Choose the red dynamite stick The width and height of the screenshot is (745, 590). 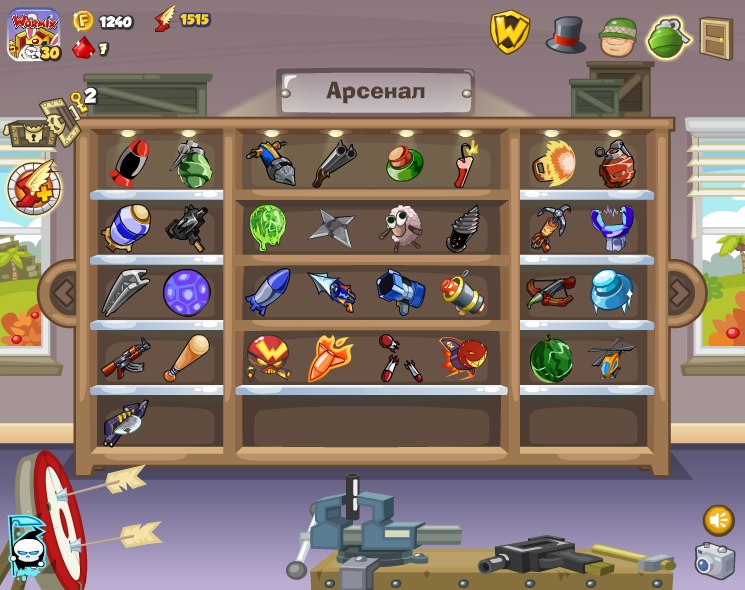(x=465, y=164)
